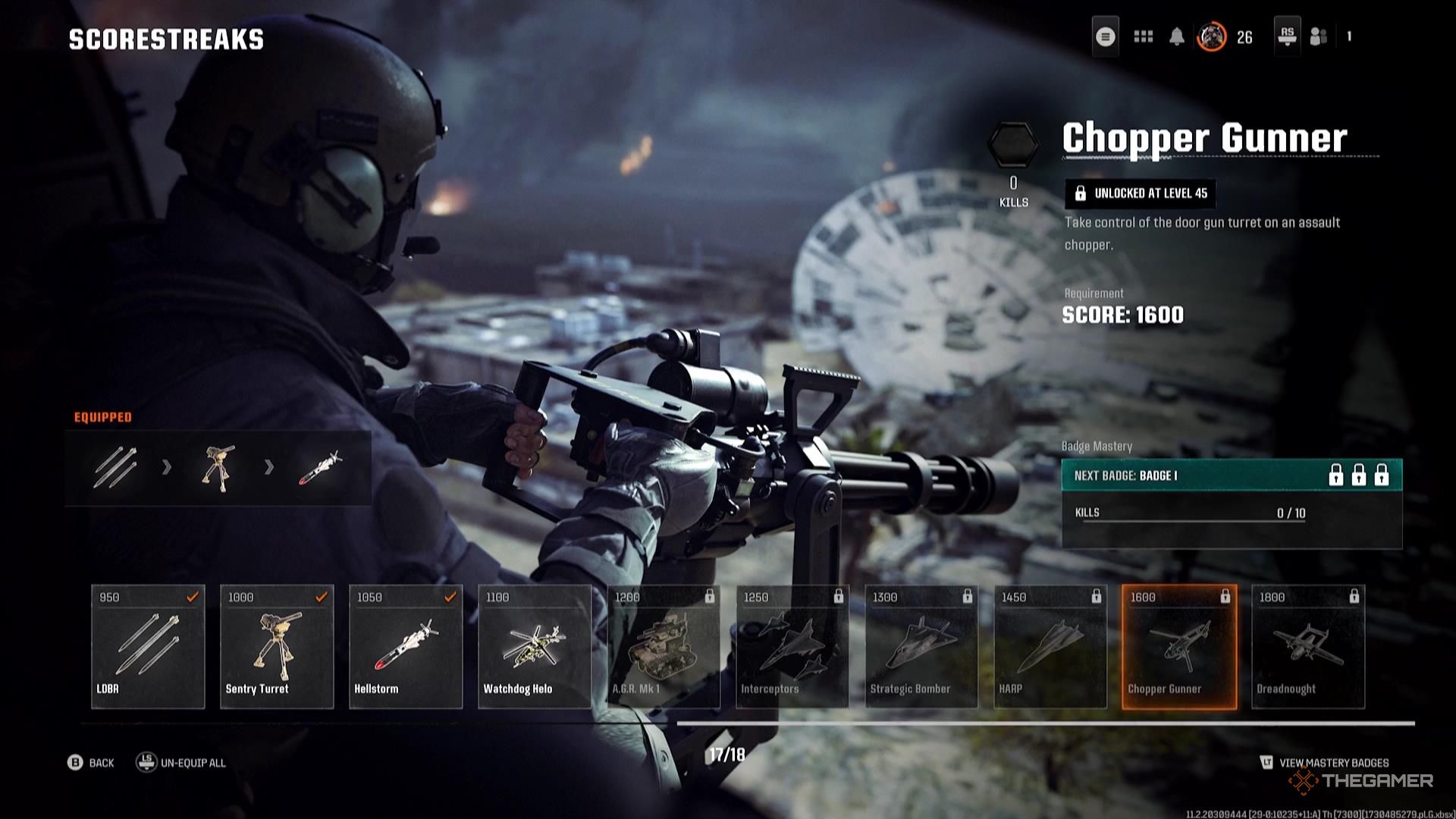The height and width of the screenshot is (819, 1456).
Task: Choose the Sentry Turret scorestreak
Action: (277, 646)
